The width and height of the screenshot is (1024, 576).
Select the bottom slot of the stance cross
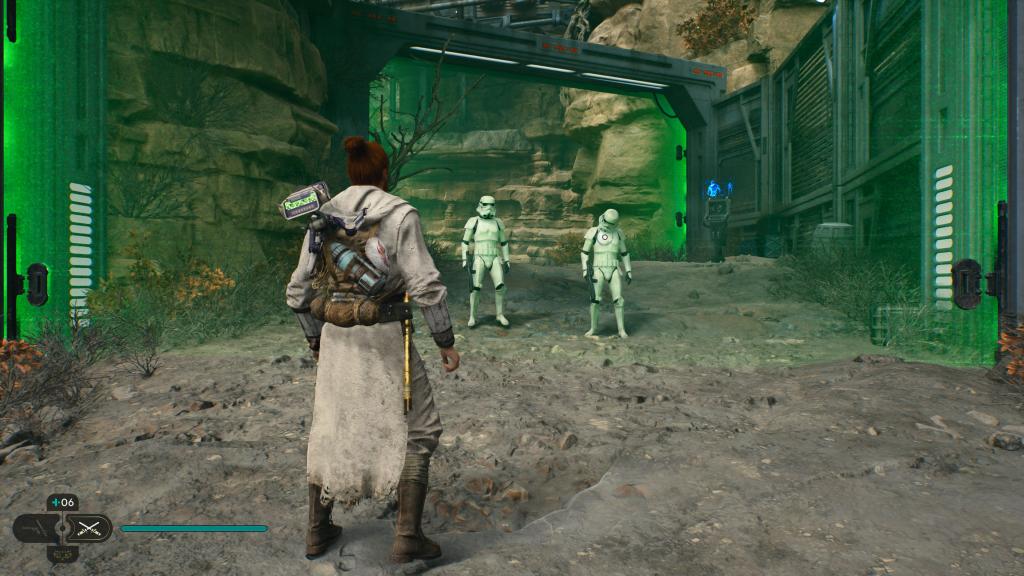pos(63,553)
